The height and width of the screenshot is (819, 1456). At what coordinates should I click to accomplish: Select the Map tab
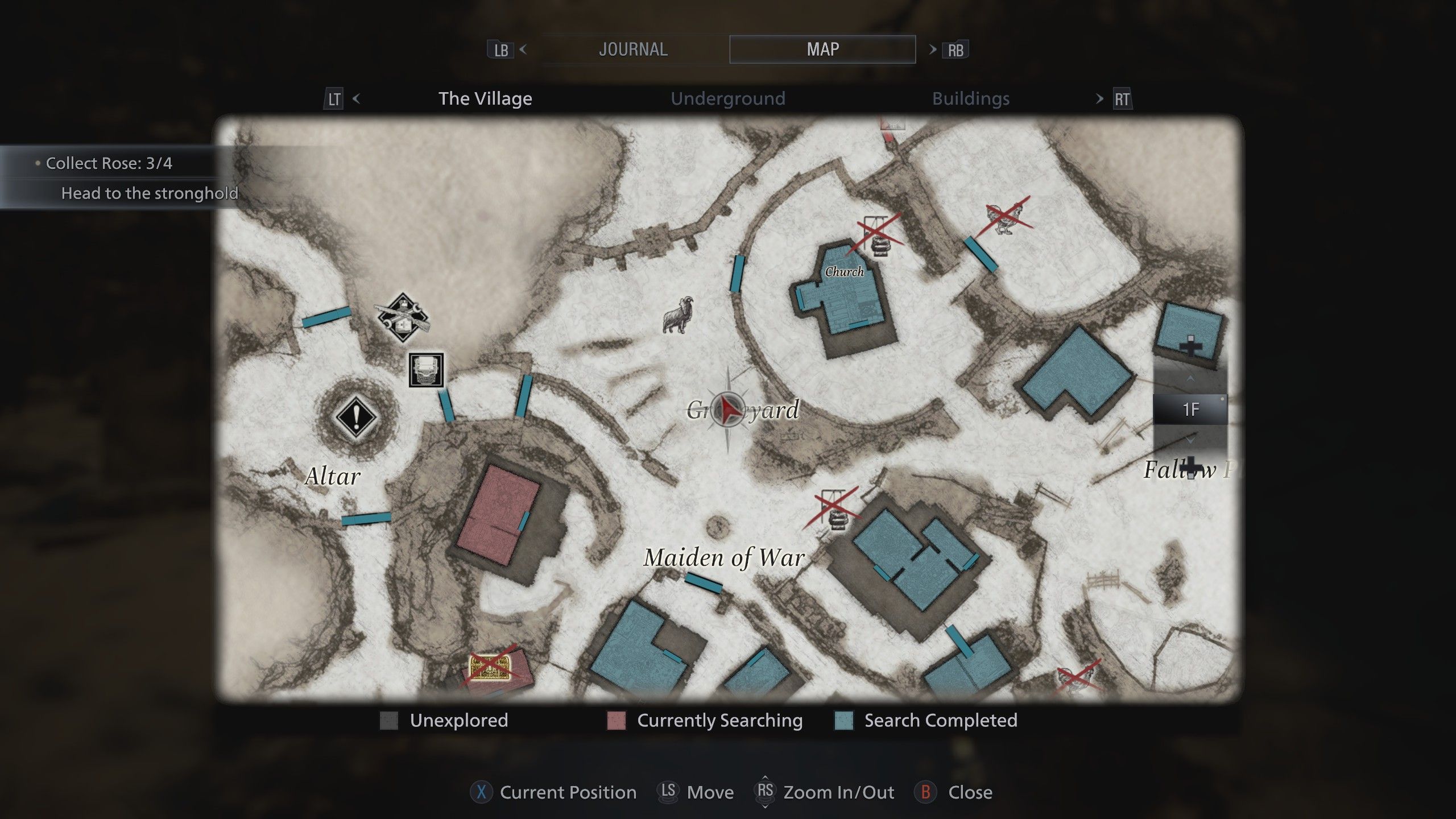(822, 49)
